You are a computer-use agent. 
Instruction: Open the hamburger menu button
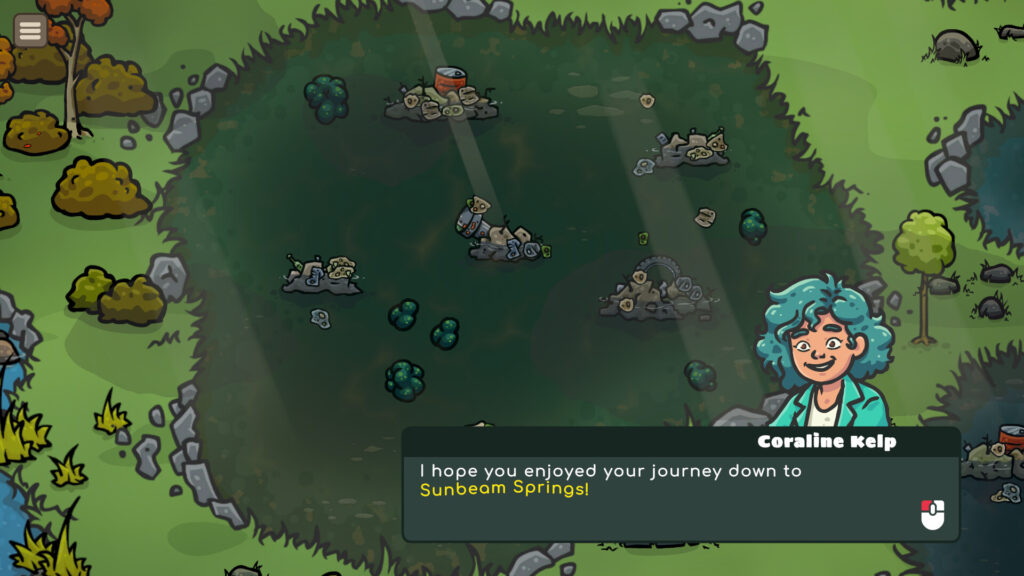30,30
